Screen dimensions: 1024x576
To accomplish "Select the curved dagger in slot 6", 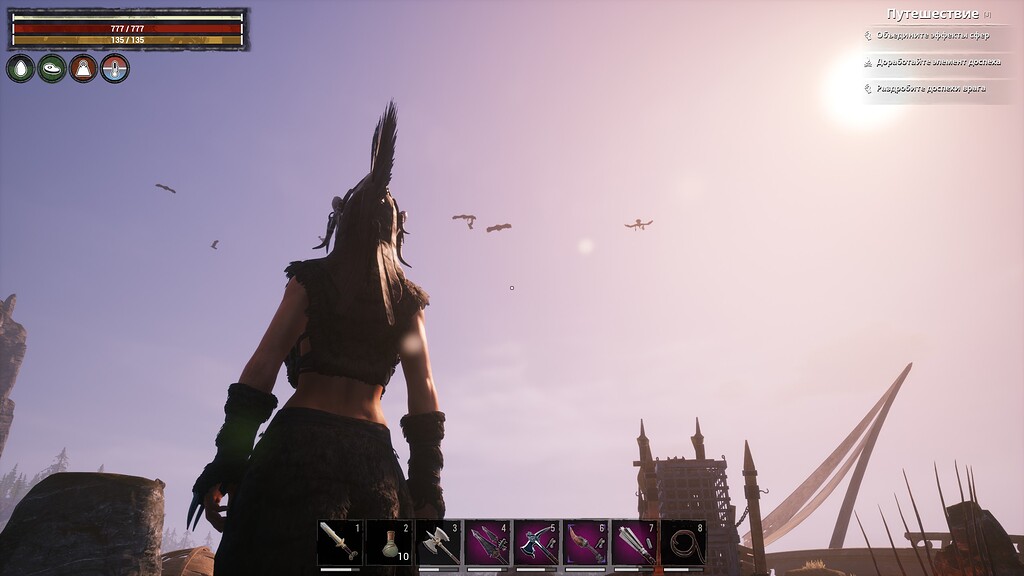I will (586, 543).
